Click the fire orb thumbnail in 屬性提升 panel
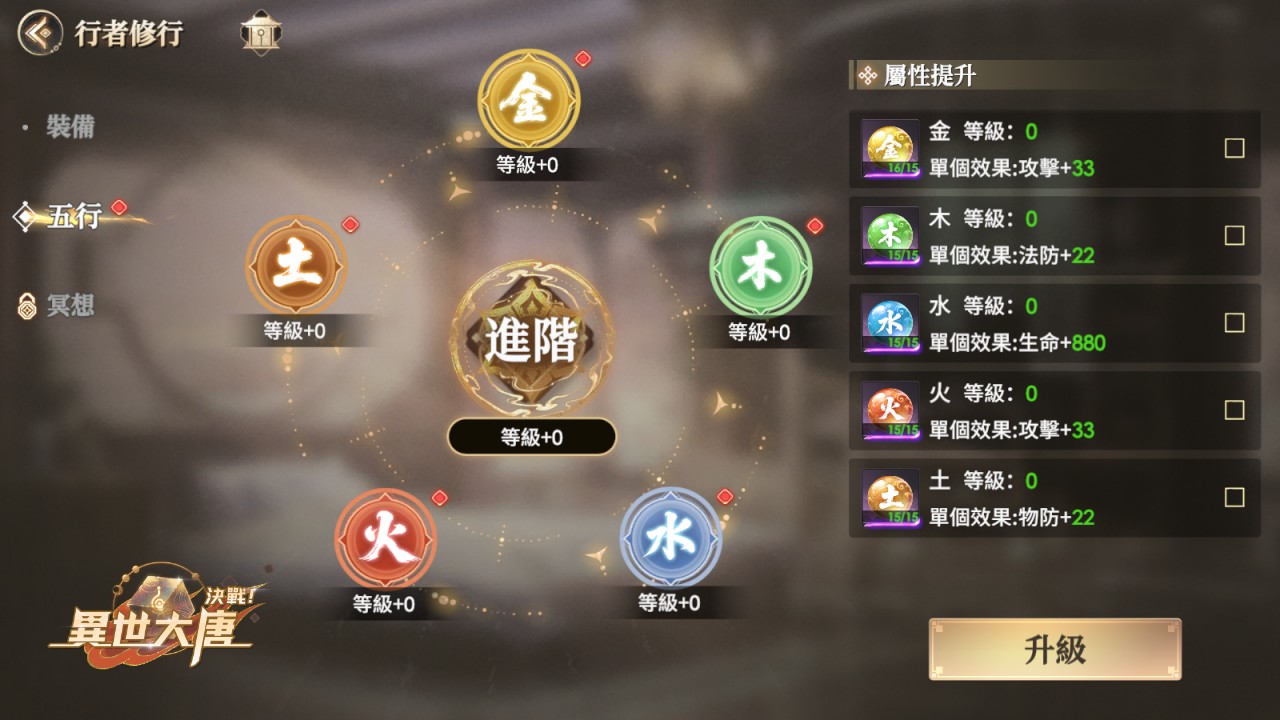 889,409
